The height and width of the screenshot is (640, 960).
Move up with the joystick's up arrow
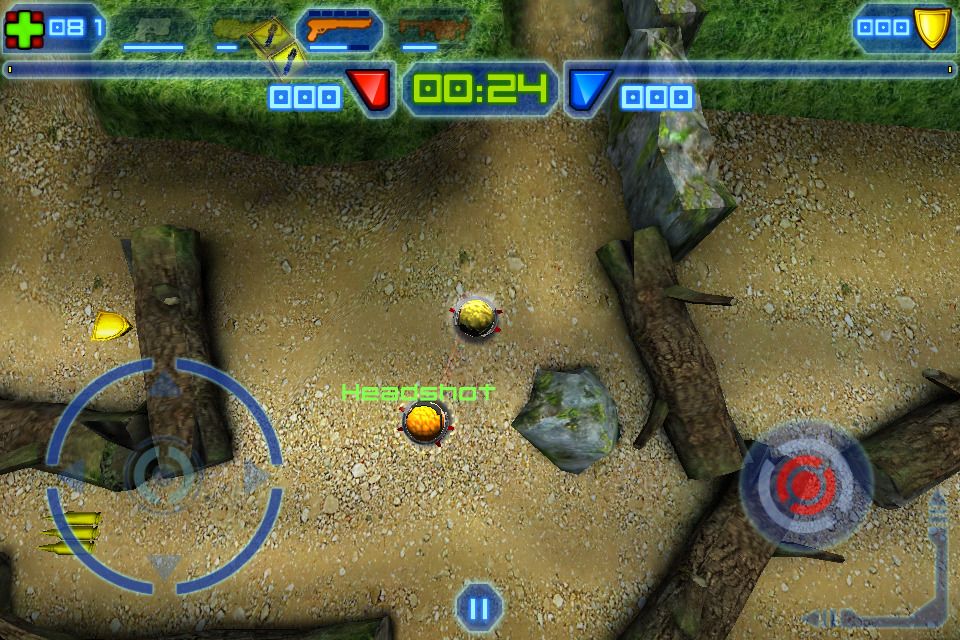163,384
